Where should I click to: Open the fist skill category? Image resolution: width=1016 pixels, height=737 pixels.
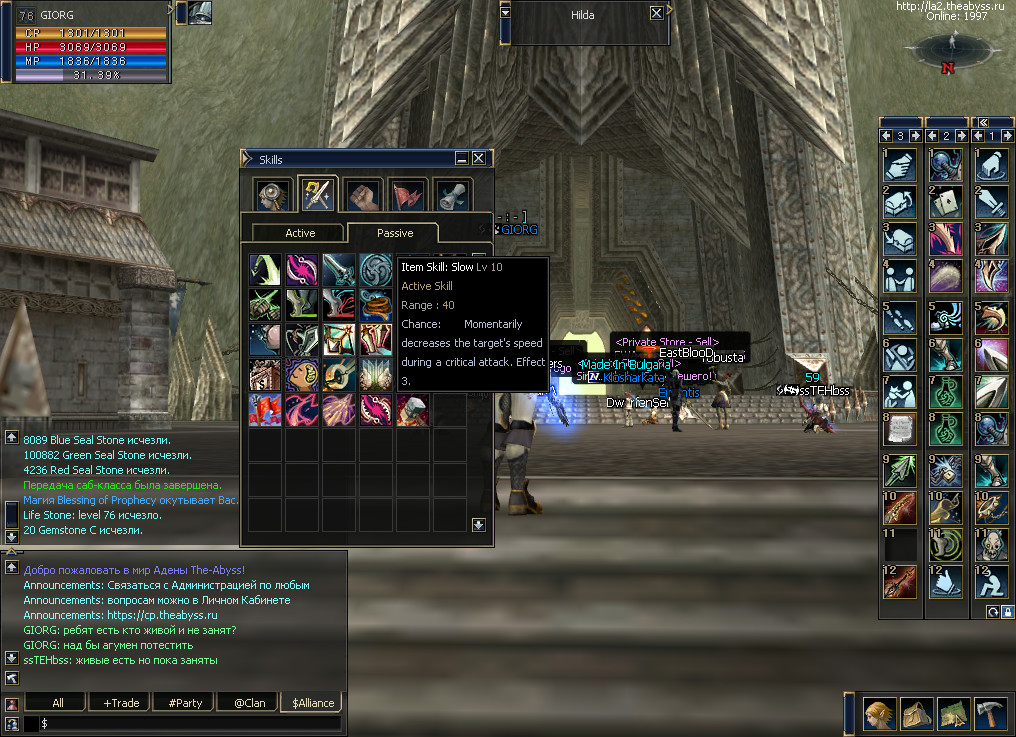[362, 194]
